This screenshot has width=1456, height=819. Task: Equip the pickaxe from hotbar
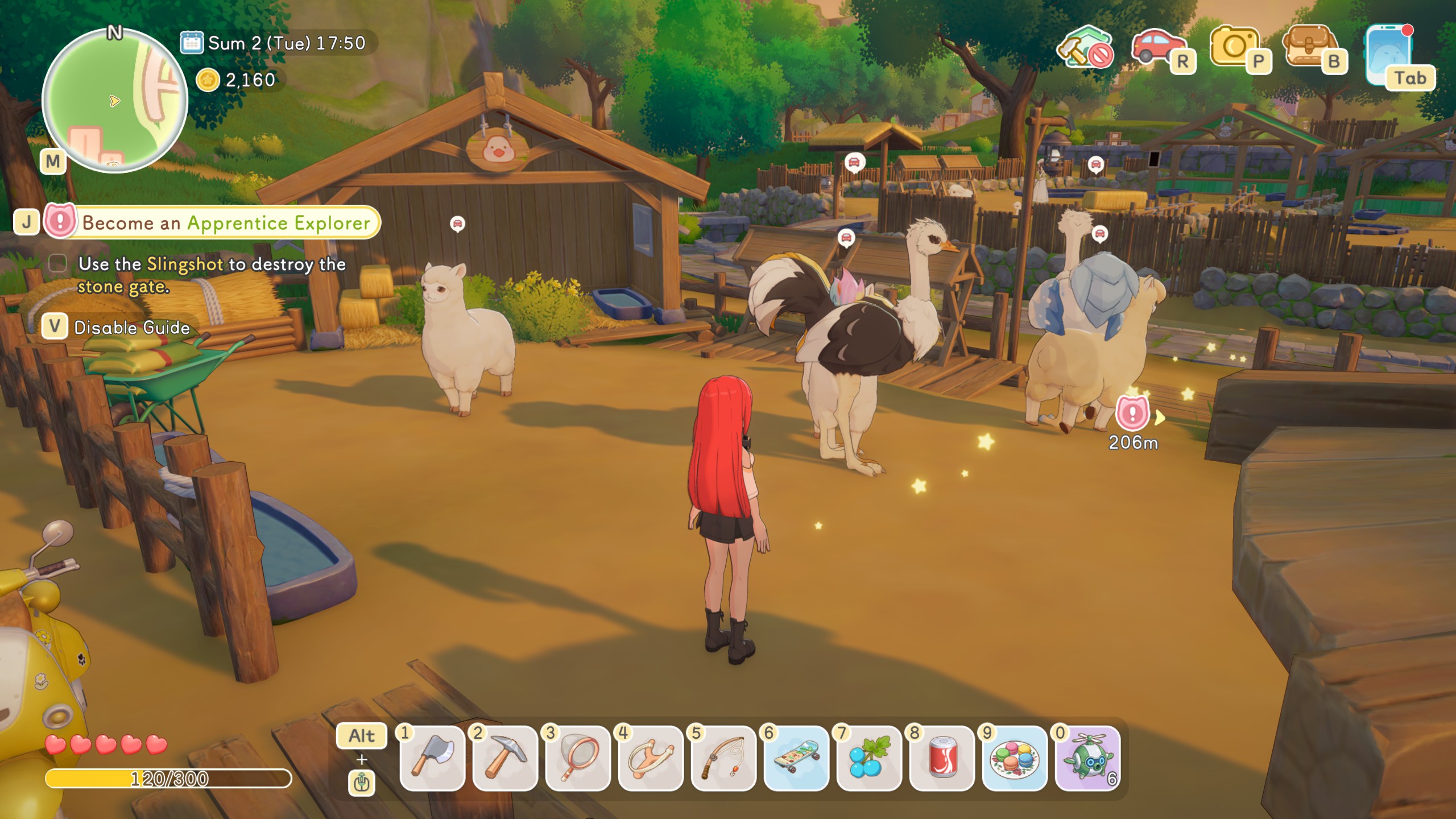click(505, 758)
